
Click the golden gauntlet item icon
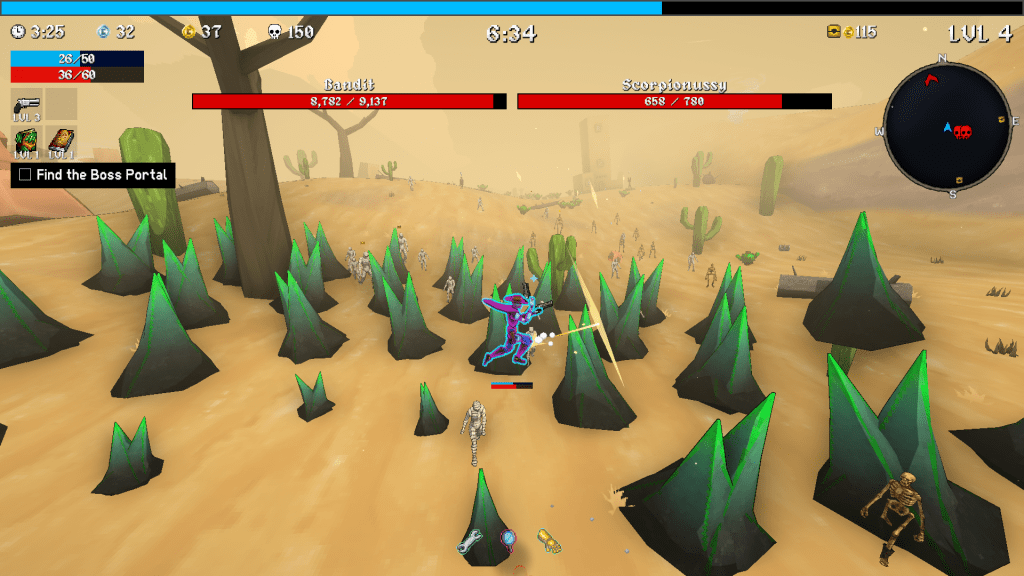[548, 541]
